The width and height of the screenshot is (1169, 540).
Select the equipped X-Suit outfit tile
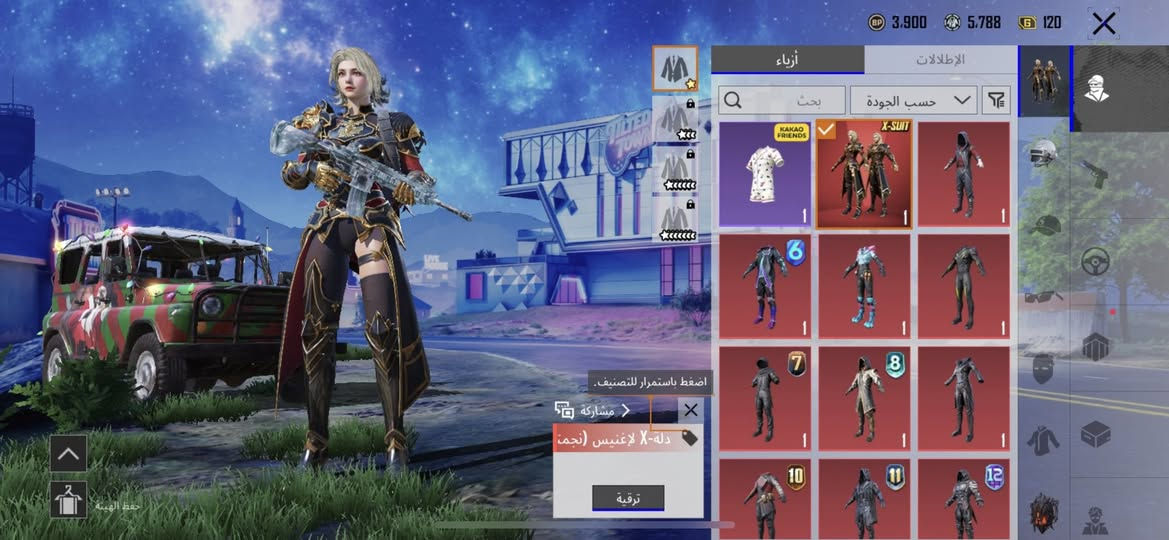864,175
